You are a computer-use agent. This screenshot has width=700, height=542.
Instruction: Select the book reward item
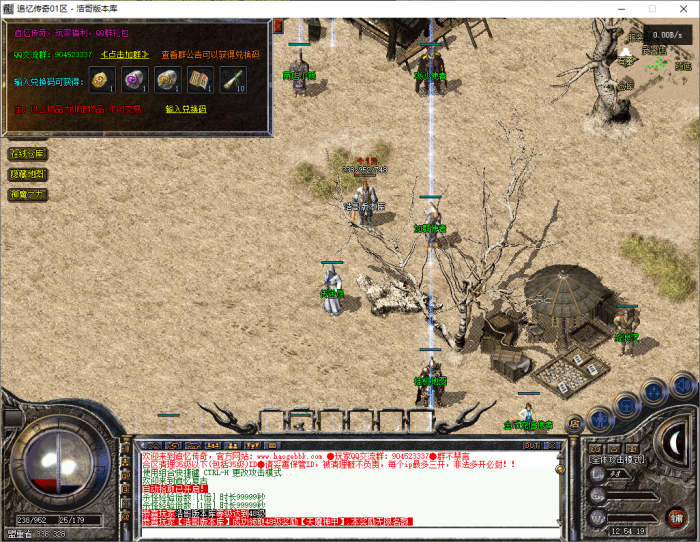coord(197,80)
